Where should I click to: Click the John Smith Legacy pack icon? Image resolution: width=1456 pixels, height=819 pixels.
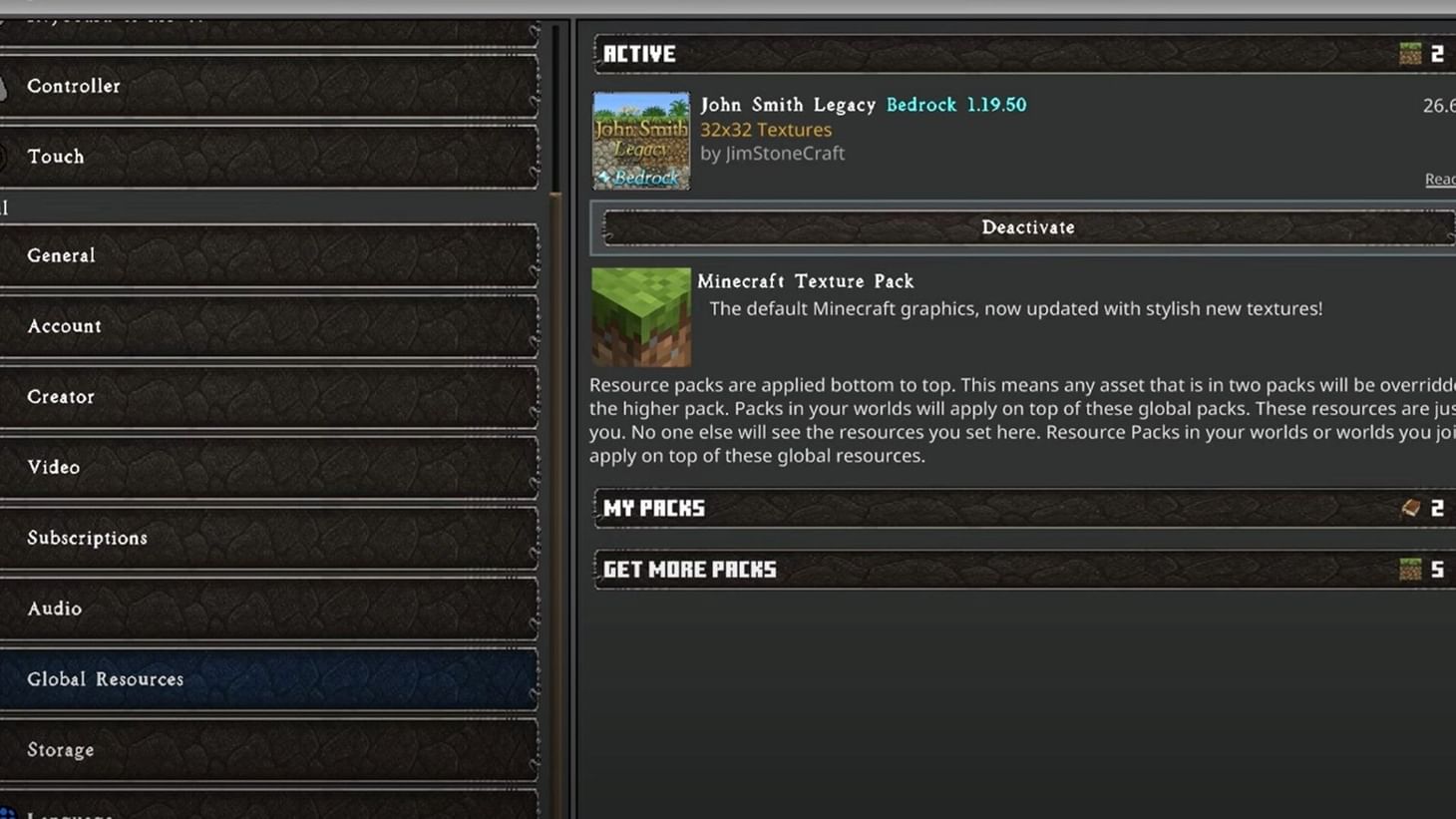point(640,140)
